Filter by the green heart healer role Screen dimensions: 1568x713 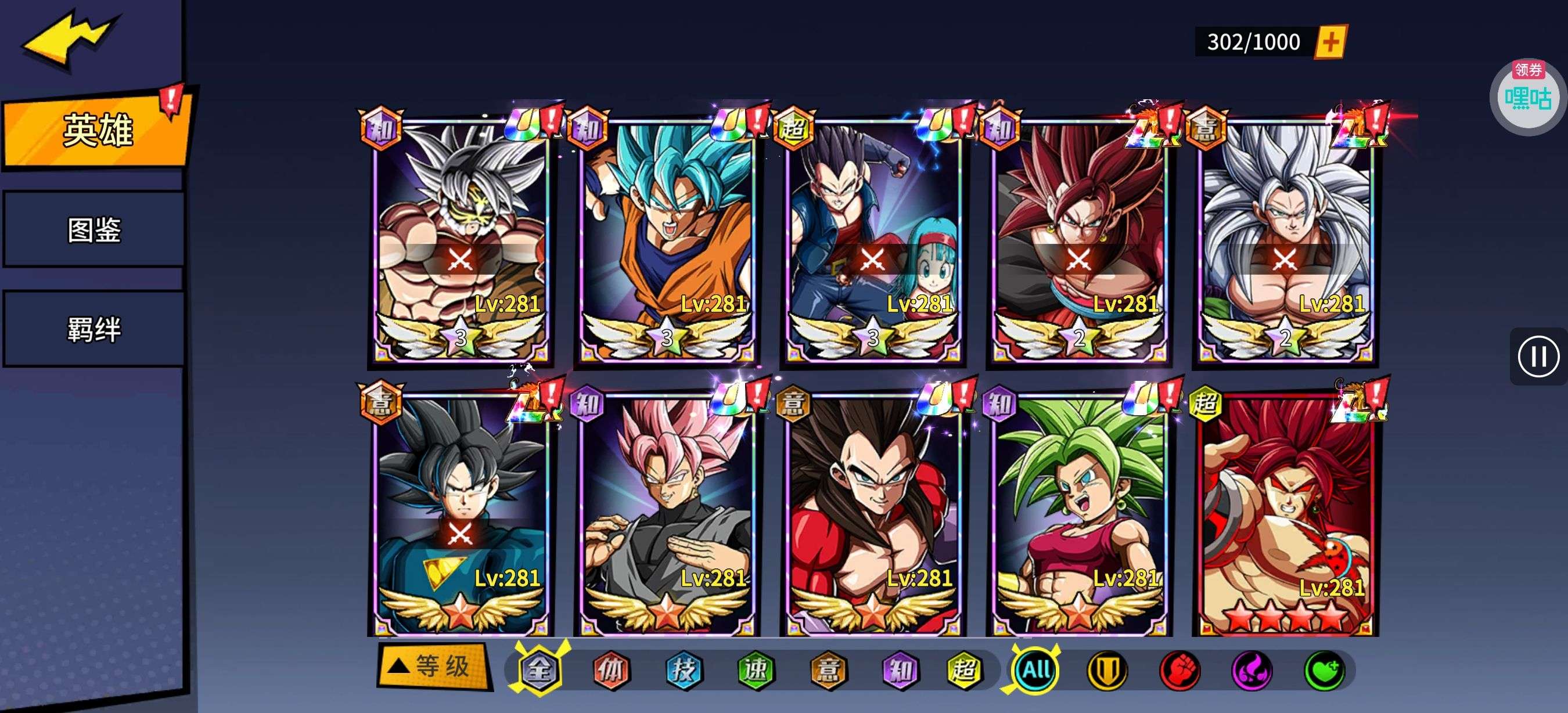coord(1325,671)
